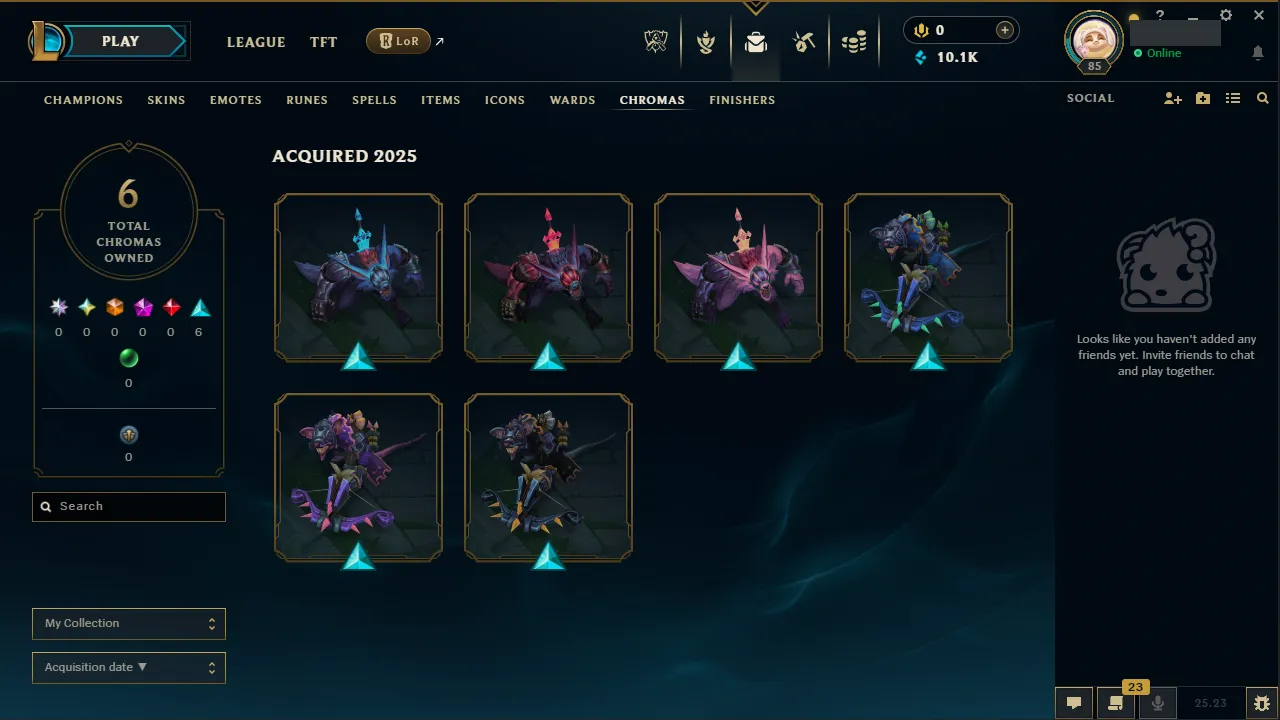
Task: Open chat with the speech bubble icon
Action: [1073, 703]
